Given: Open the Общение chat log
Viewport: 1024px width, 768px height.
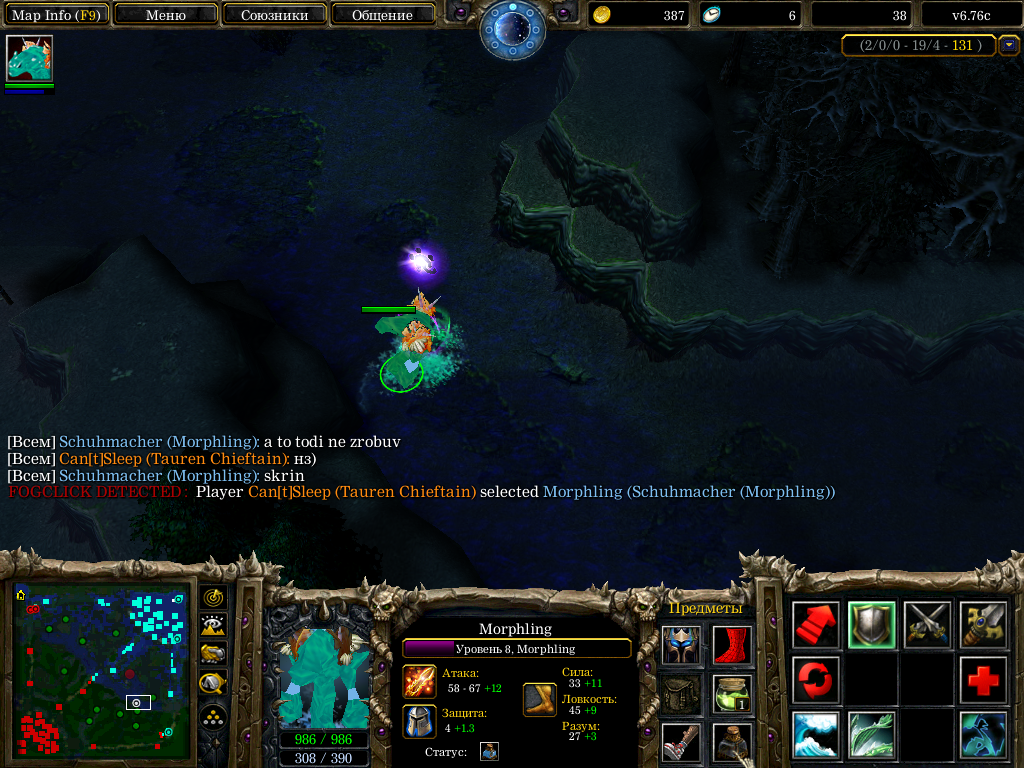Looking at the screenshot, I should pos(382,15).
